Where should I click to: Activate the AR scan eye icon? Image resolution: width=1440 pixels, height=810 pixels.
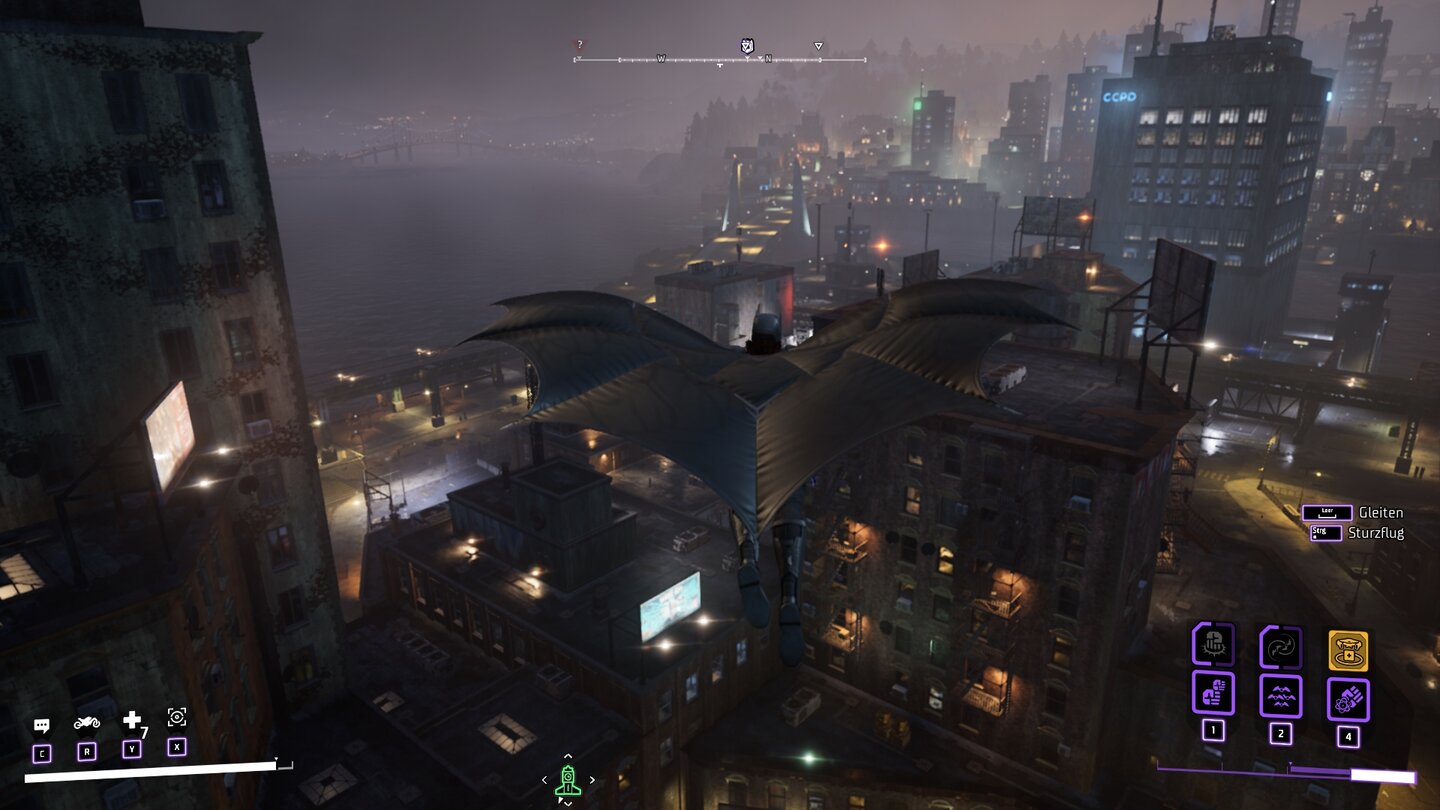click(177, 717)
